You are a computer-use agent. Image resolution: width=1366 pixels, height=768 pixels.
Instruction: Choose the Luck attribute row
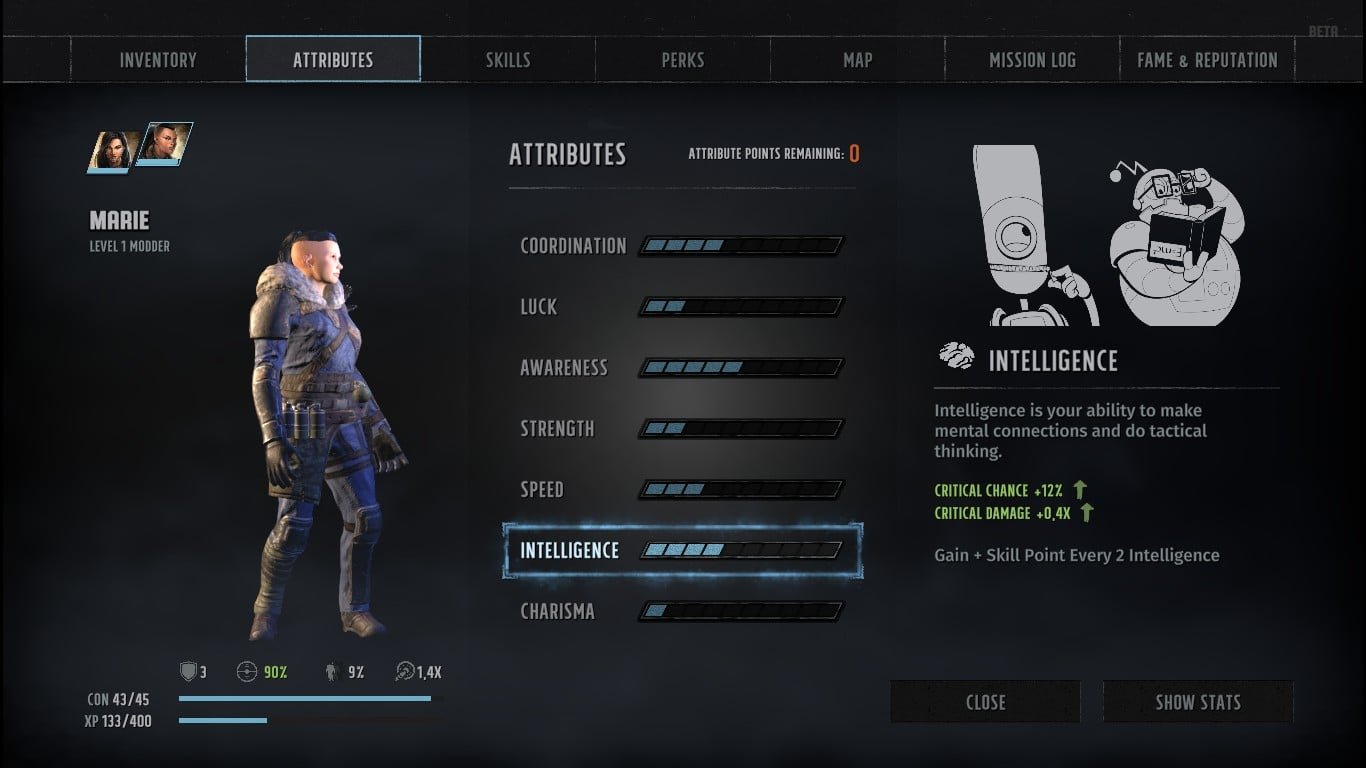pos(682,307)
